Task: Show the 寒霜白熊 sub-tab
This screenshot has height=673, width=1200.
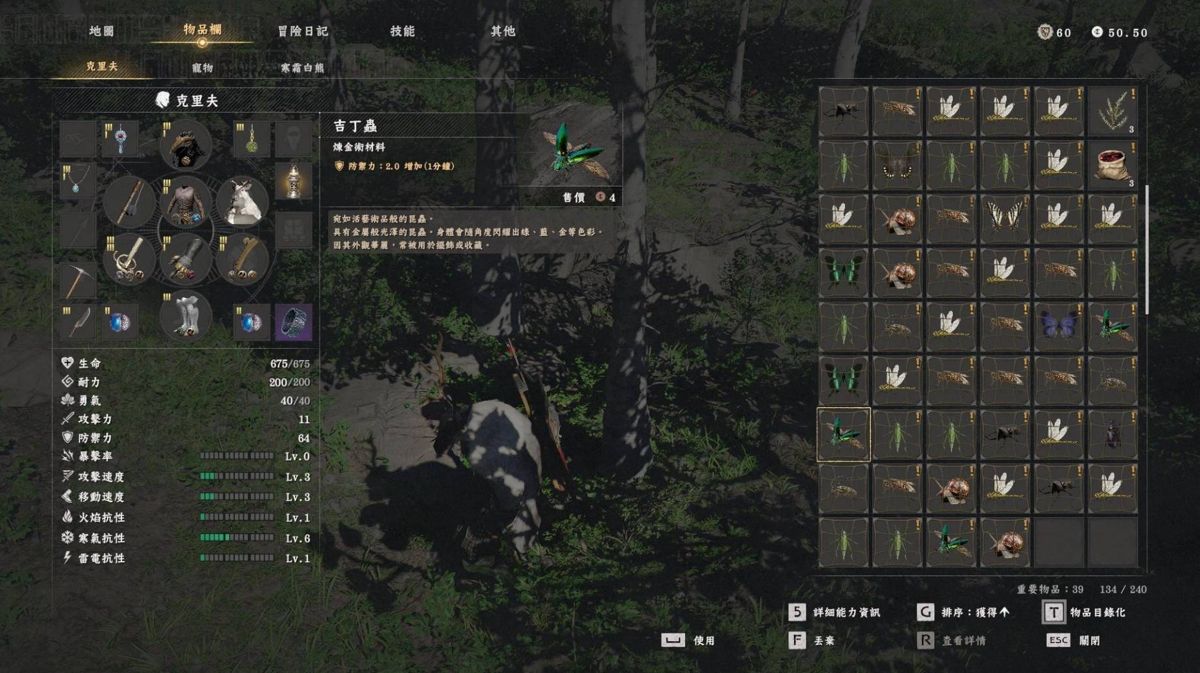Action: pos(302,68)
